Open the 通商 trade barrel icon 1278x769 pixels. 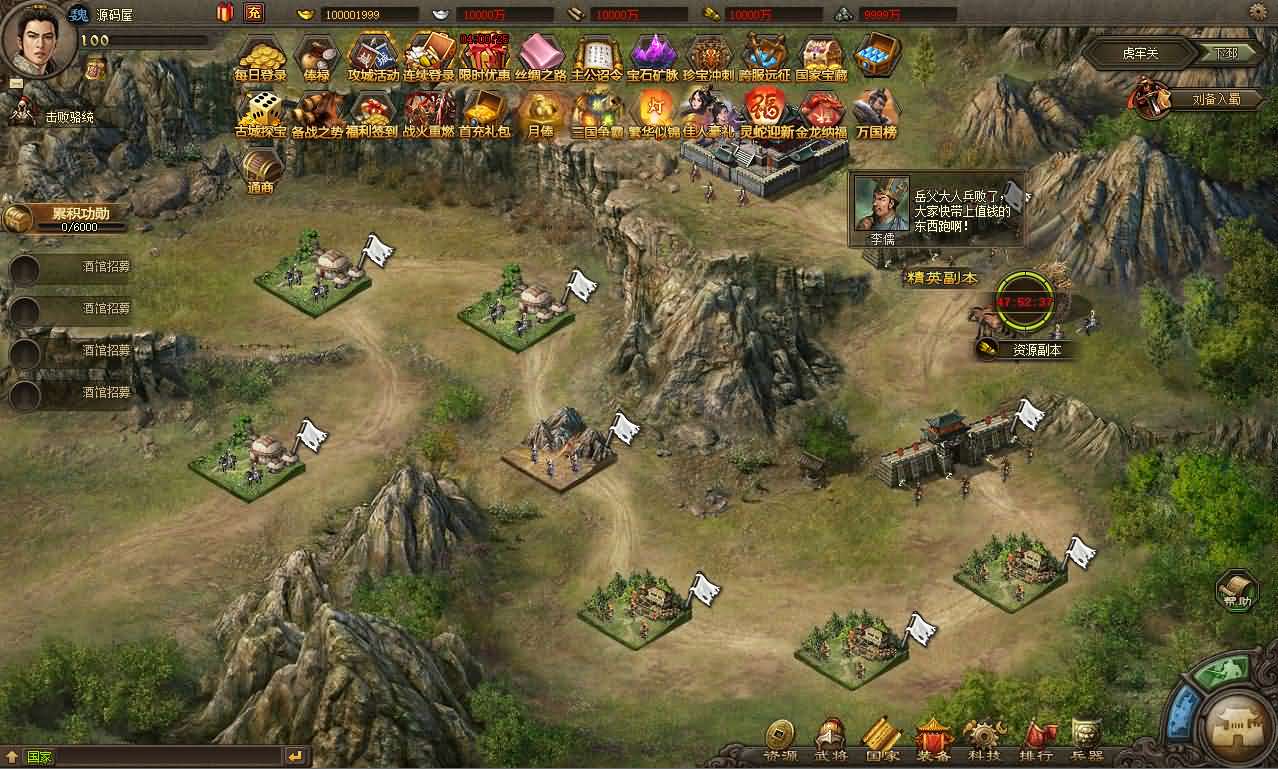(x=261, y=168)
